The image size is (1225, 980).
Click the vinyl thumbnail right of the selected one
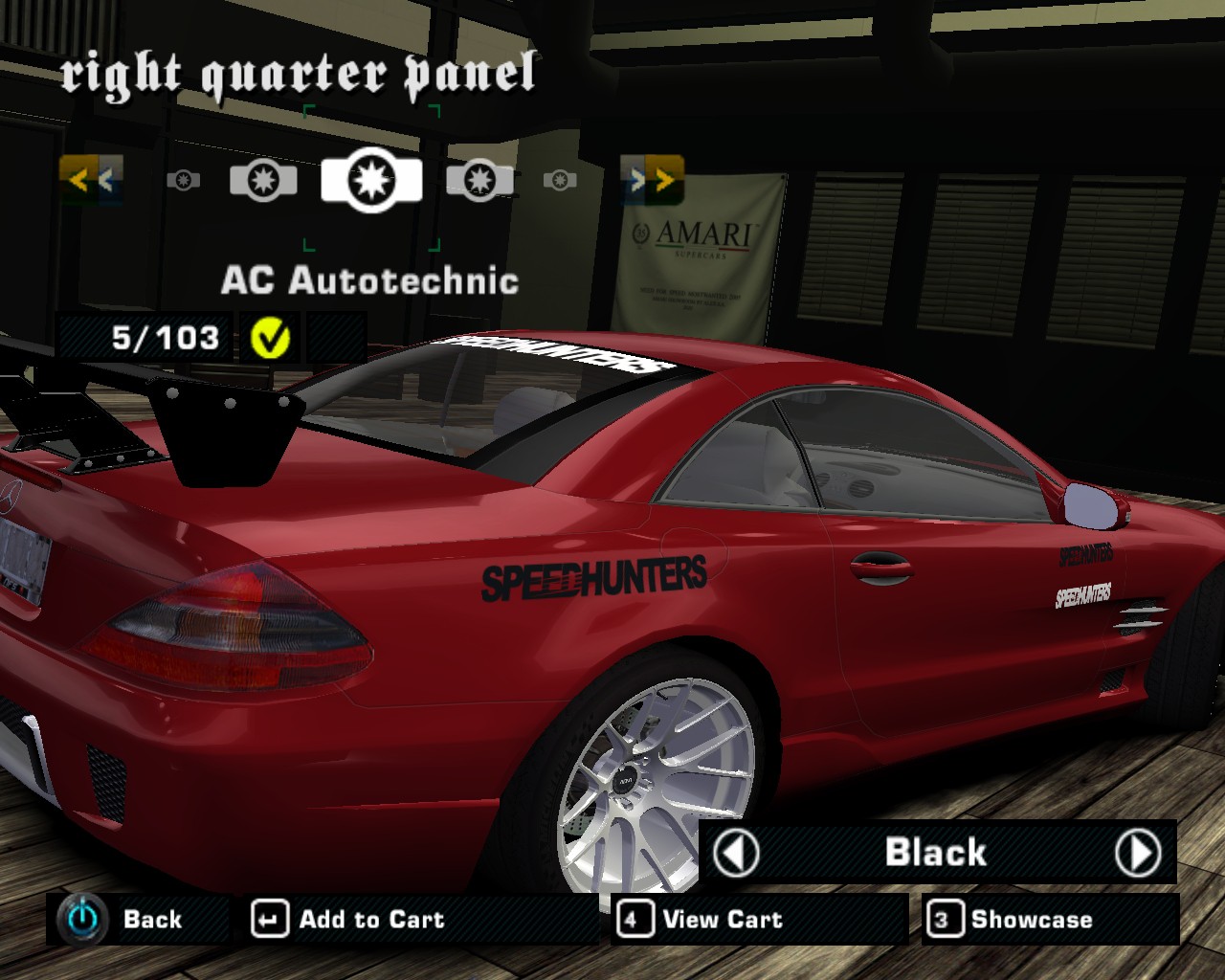pos(479,179)
